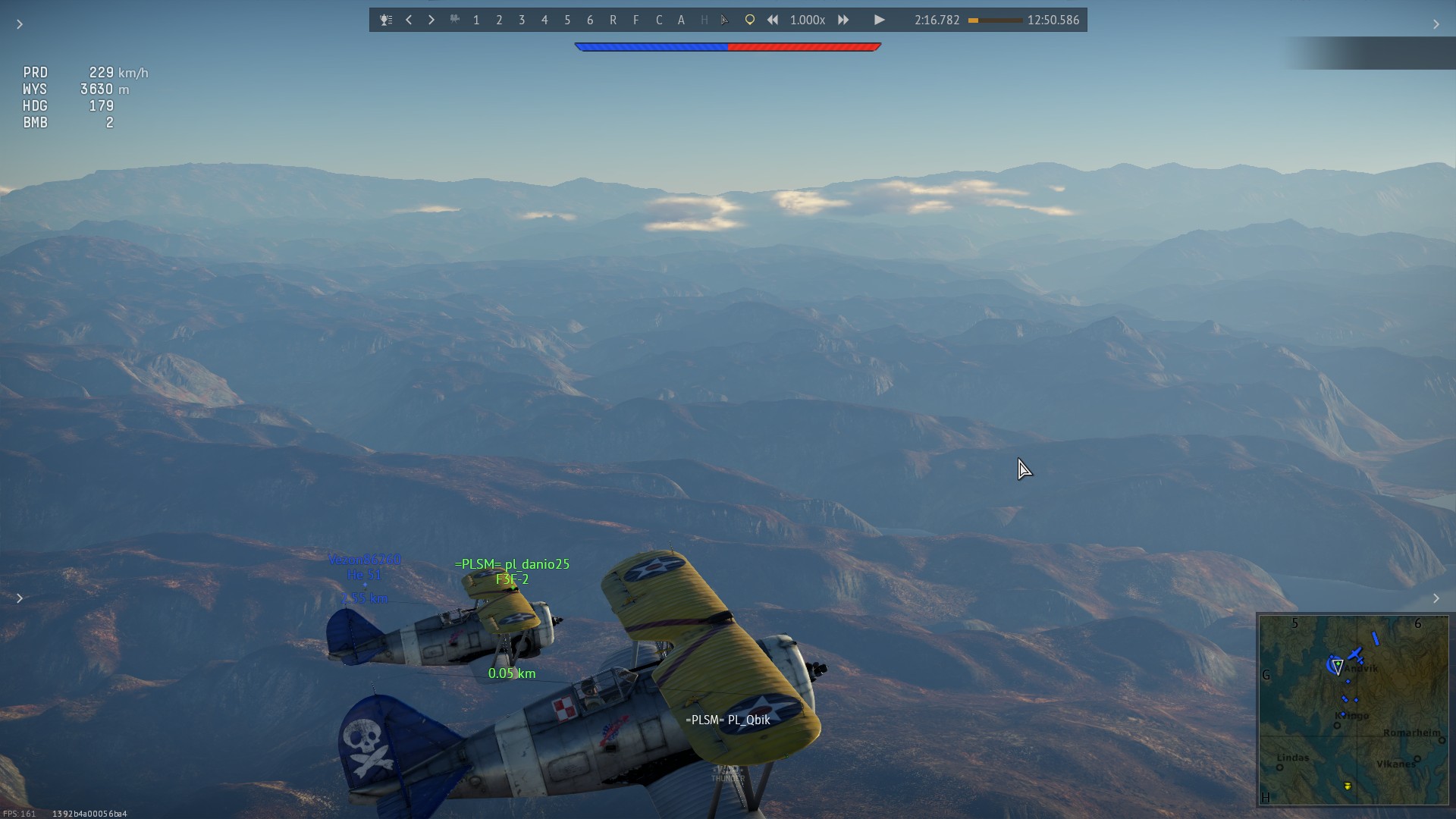Image resolution: width=1456 pixels, height=819 pixels.
Task: Select camera view 5
Action: [567, 20]
